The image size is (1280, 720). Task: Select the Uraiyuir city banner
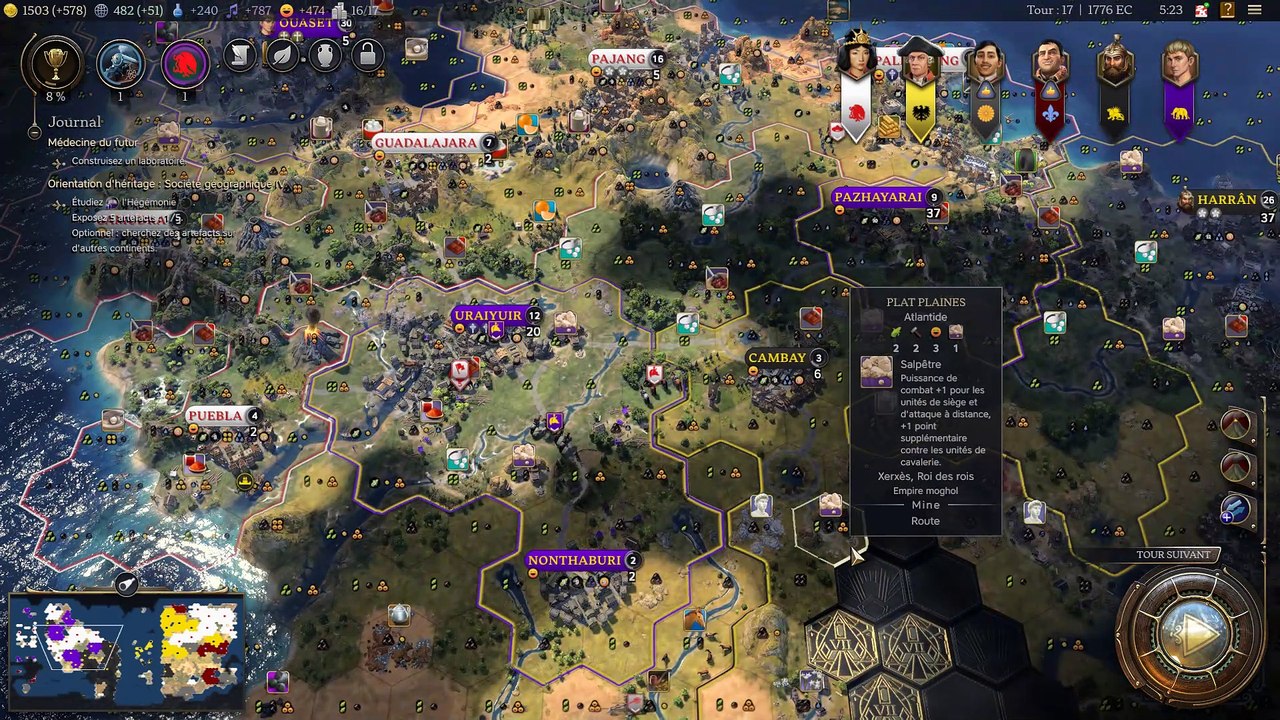click(x=488, y=316)
